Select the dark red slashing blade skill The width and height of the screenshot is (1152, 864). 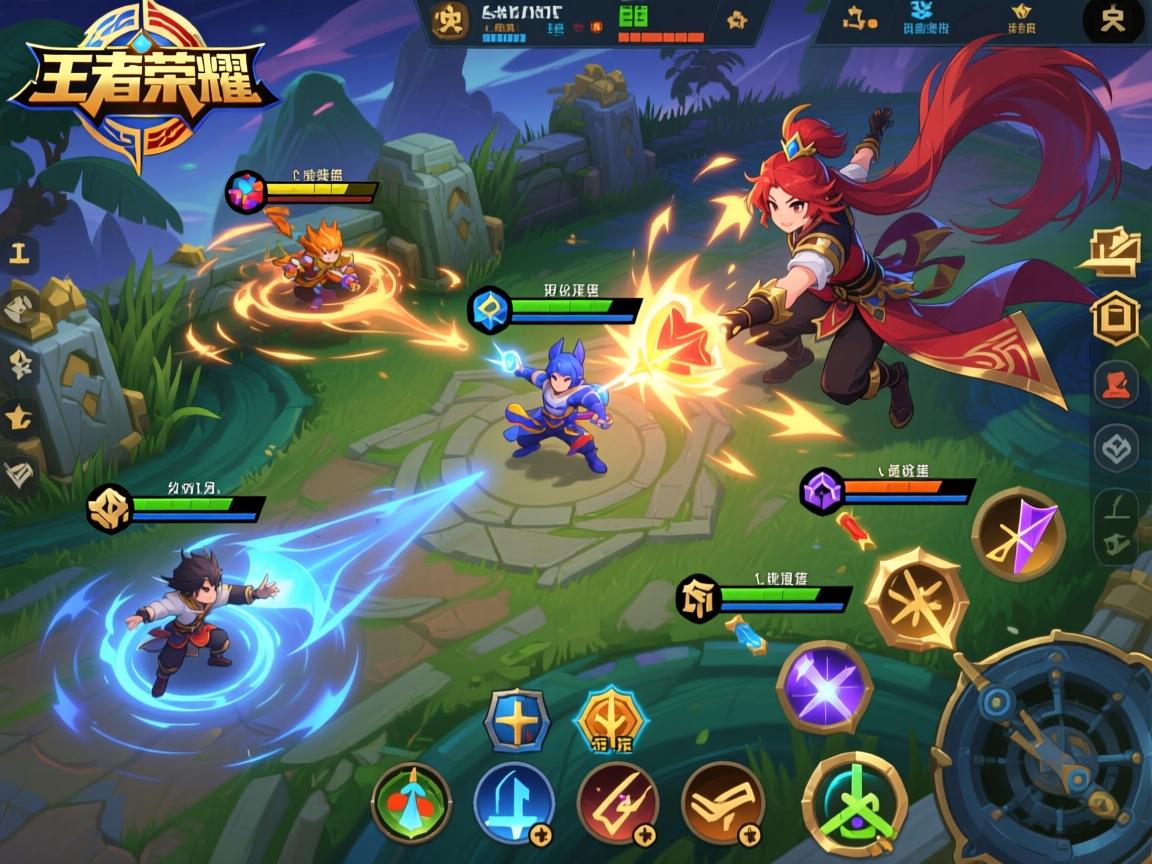pos(618,803)
